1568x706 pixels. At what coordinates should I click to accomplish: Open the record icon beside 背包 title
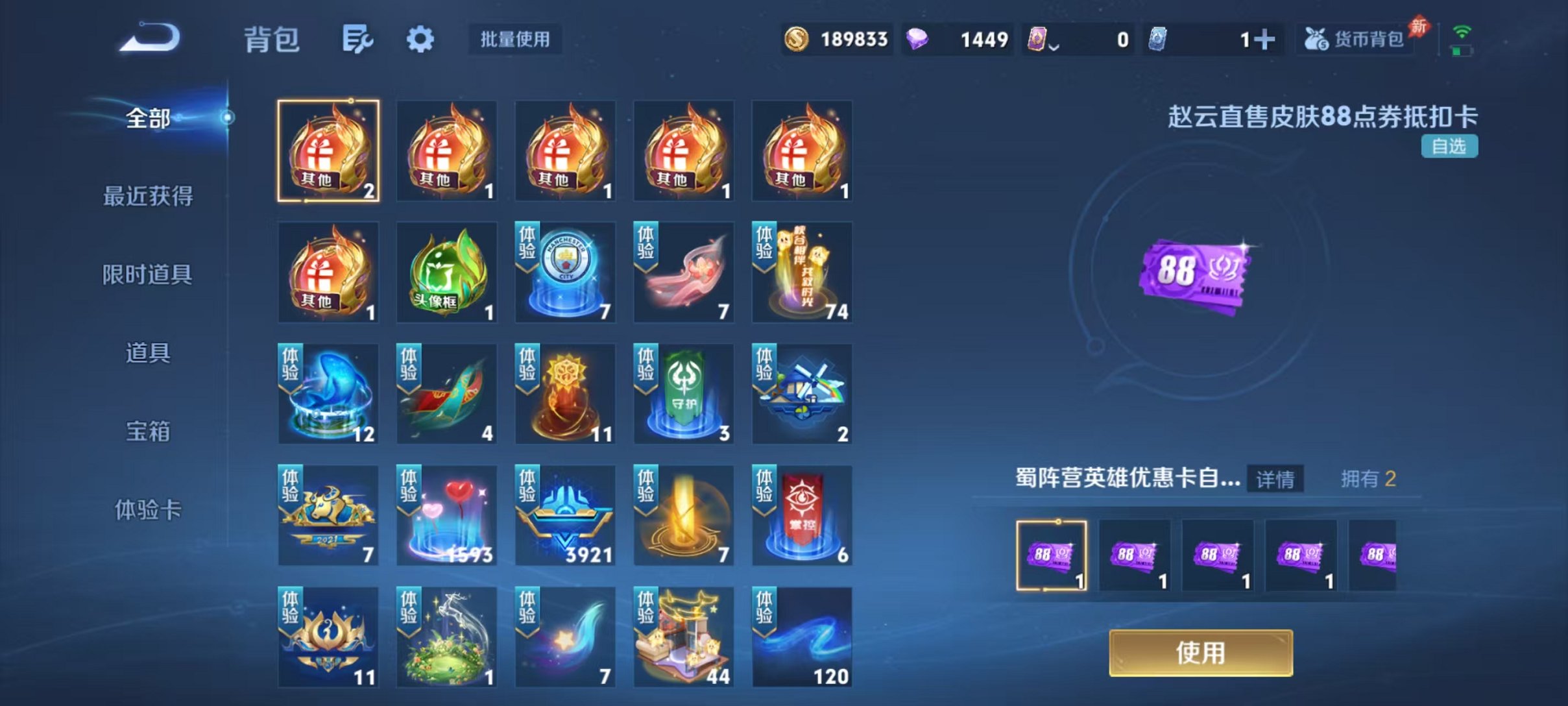[x=359, y=39]
